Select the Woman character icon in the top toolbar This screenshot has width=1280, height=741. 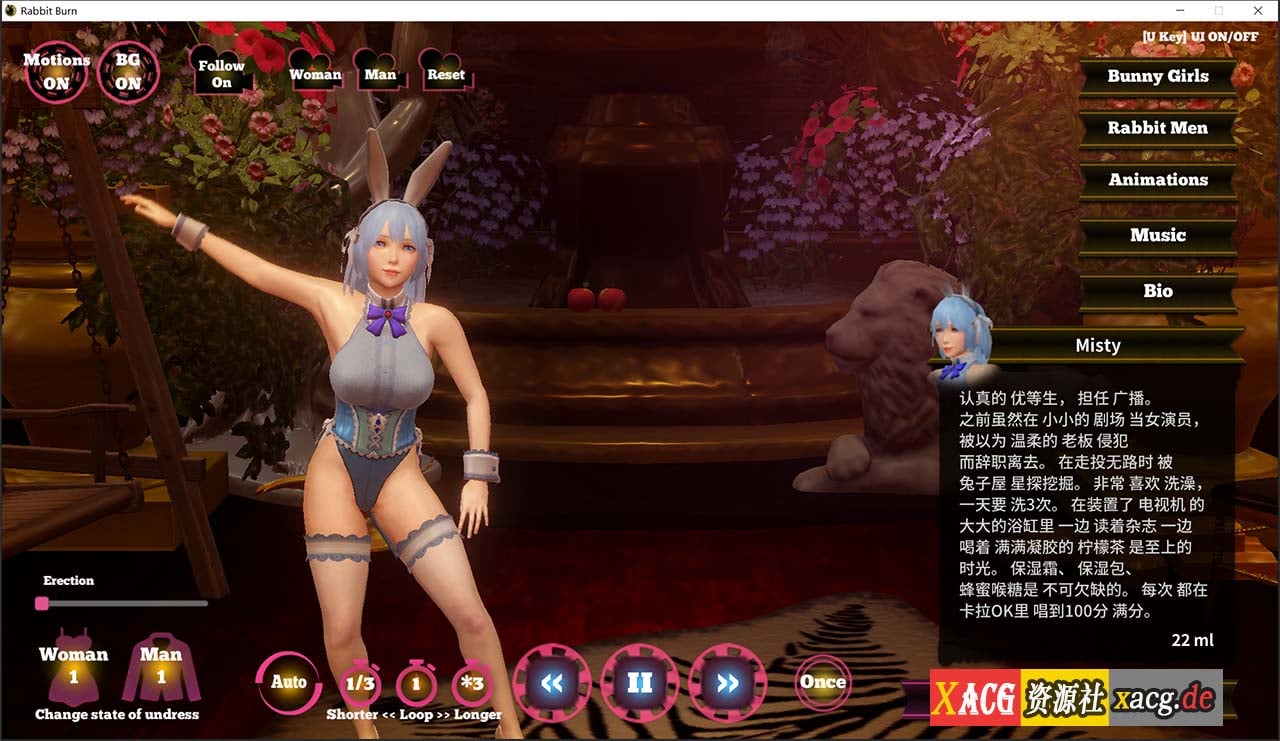pyautogui.click(x=314, y=73)
